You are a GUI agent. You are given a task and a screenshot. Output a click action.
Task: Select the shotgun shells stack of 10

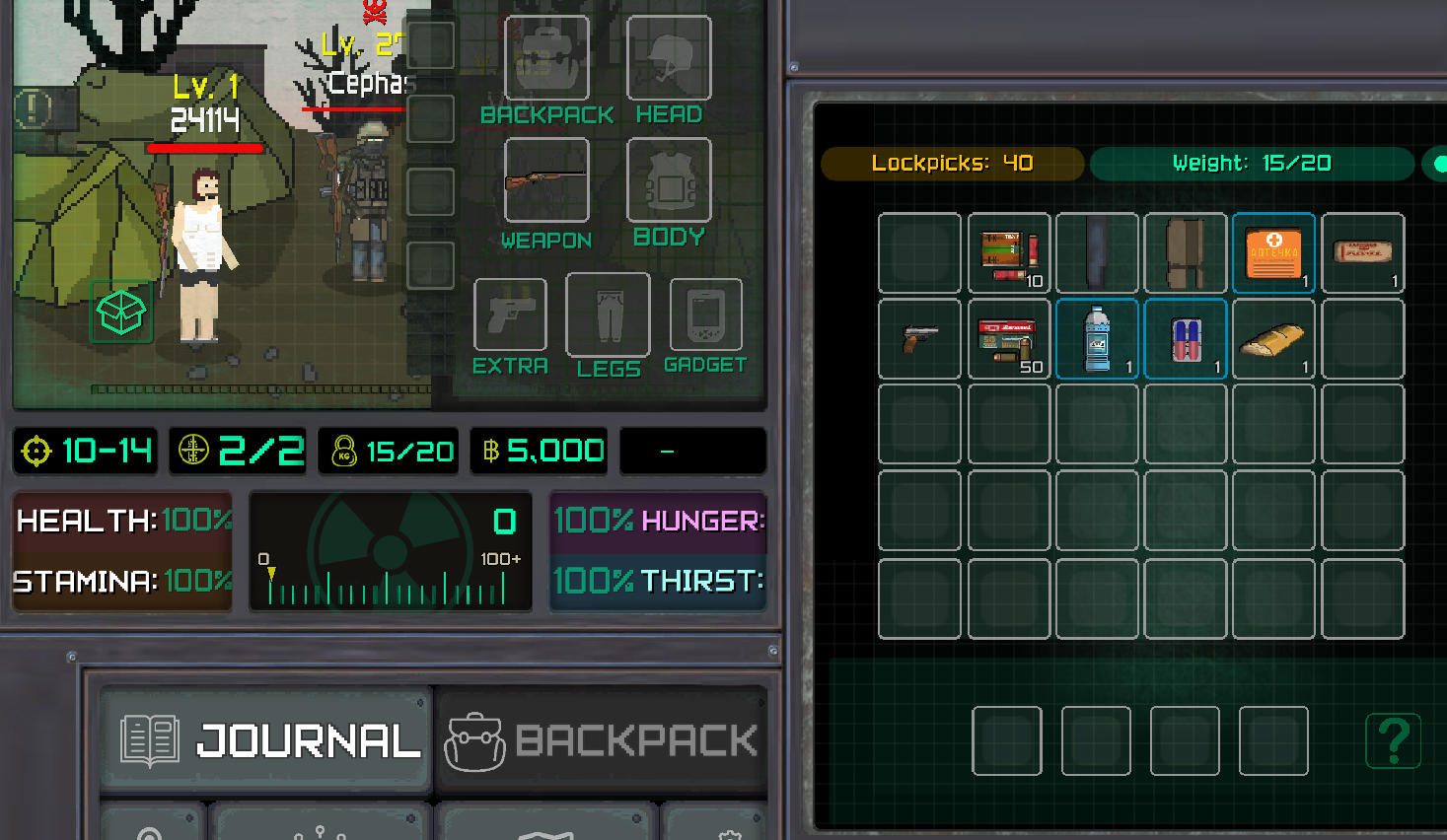coord(1009,254)
